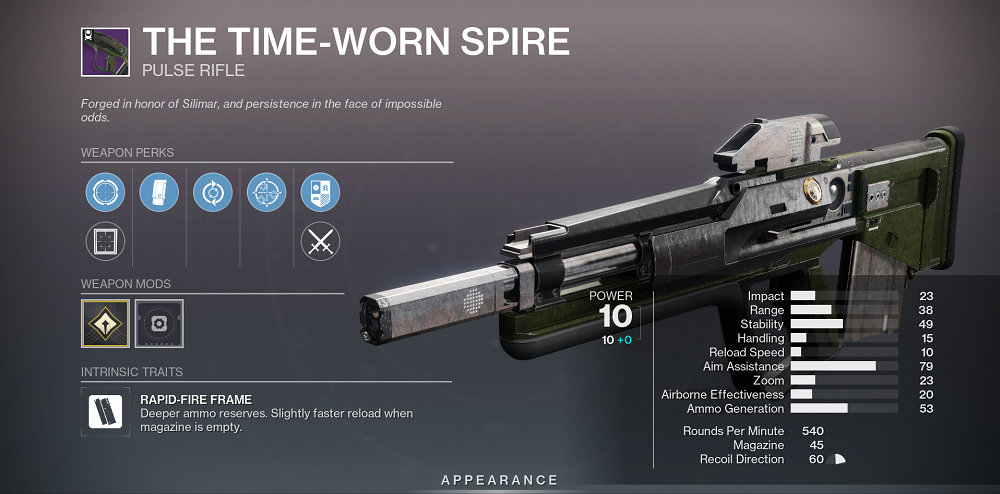
Task: Select the circular crosshair sight perk
Action: [104, 192]
